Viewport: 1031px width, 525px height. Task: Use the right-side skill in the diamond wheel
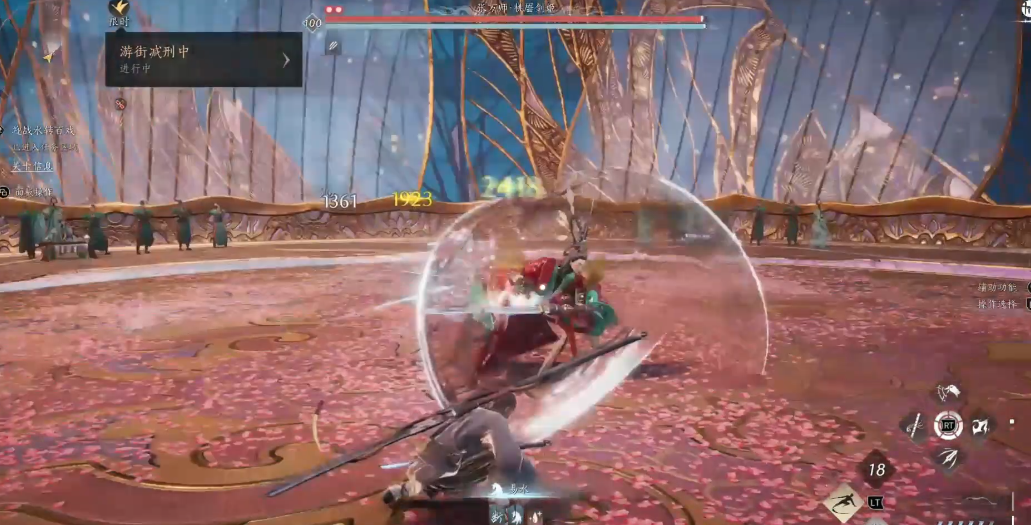(x=981, y=426)
